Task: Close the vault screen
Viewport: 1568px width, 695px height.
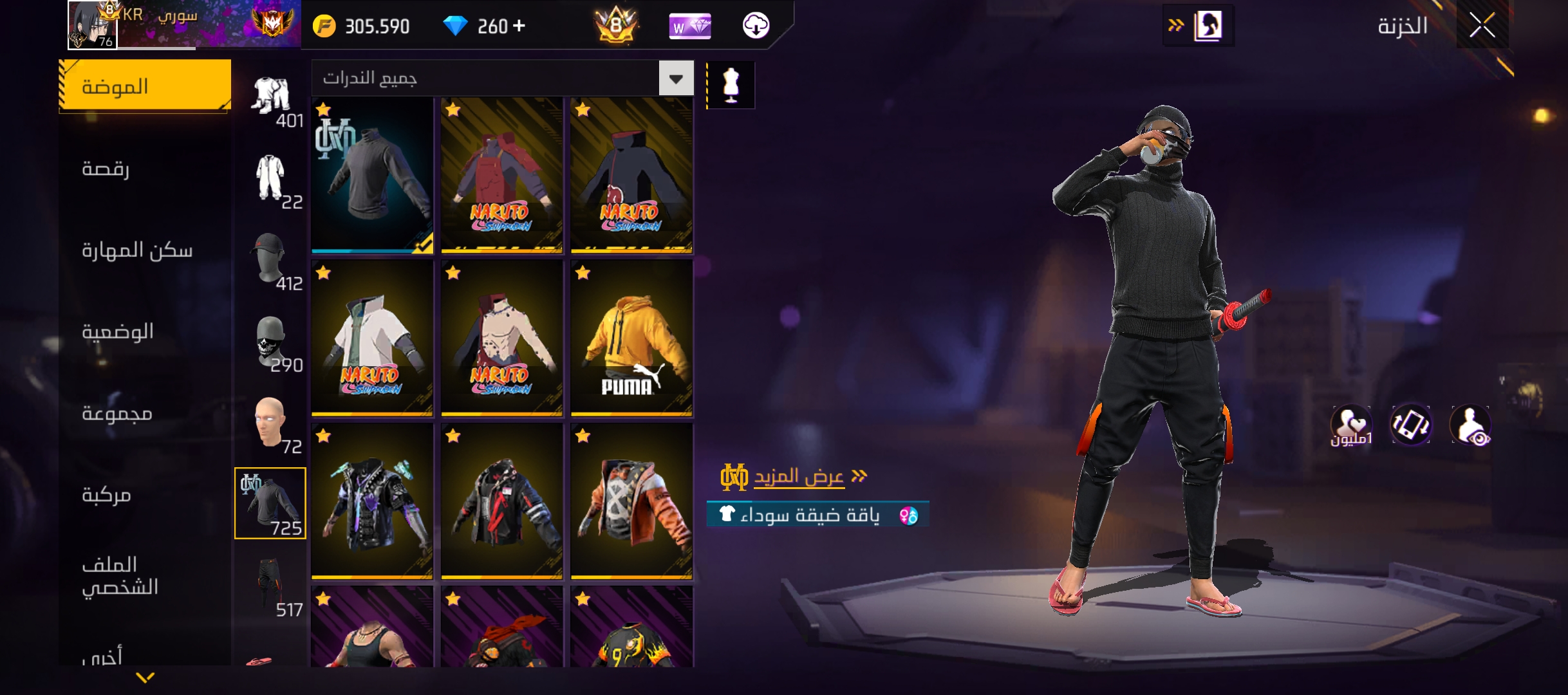Action: click(x=1482, y=26)
